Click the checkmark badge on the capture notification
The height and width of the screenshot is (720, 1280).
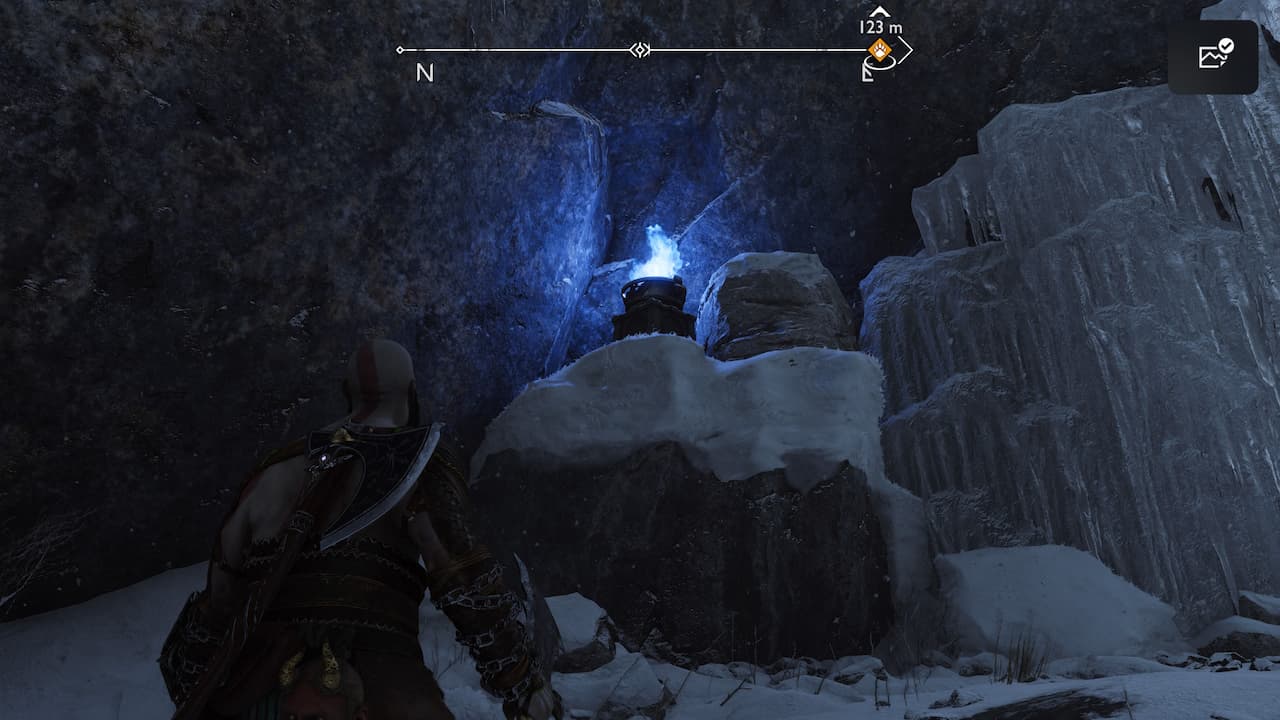(x=1226, y=46)
